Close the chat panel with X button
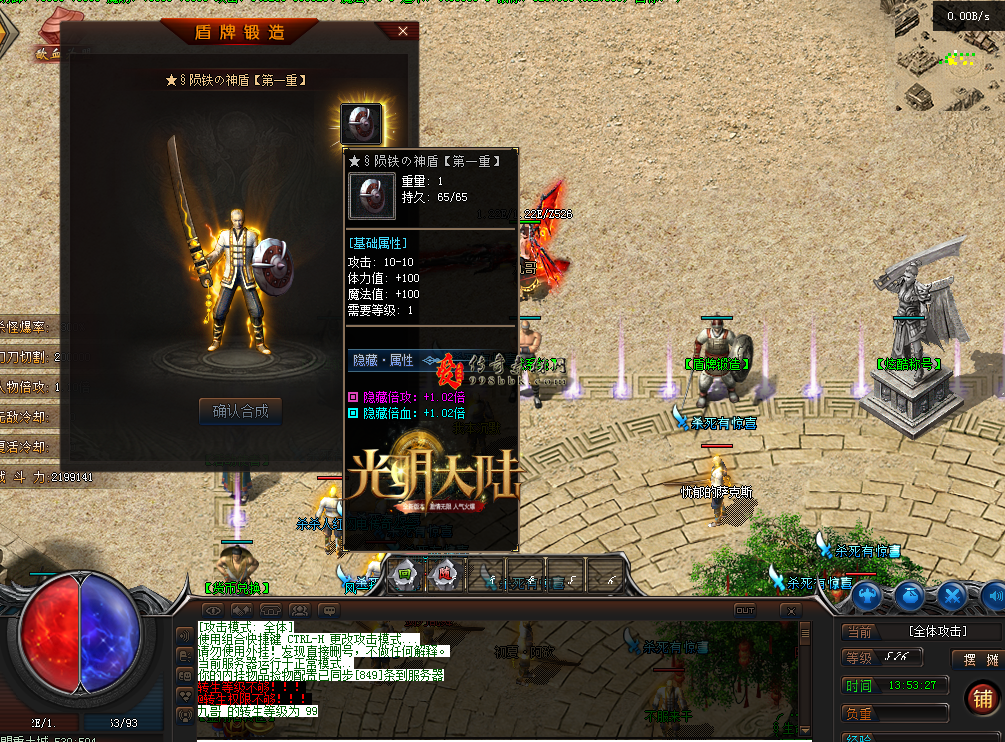This screenshot has width=1005, height=742. pyautogui.click(x=790, y=609)
